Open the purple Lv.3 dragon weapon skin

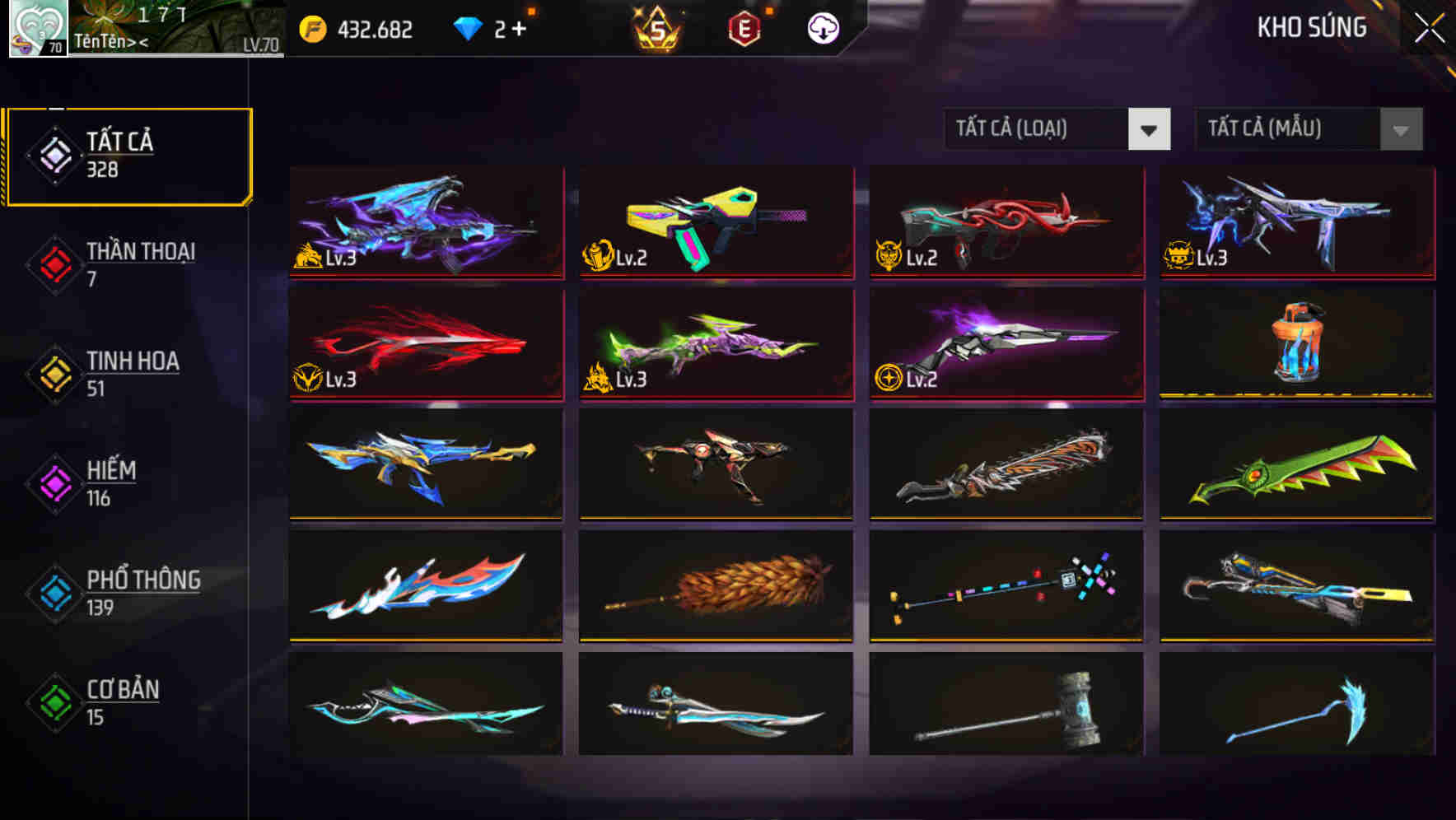425,224
